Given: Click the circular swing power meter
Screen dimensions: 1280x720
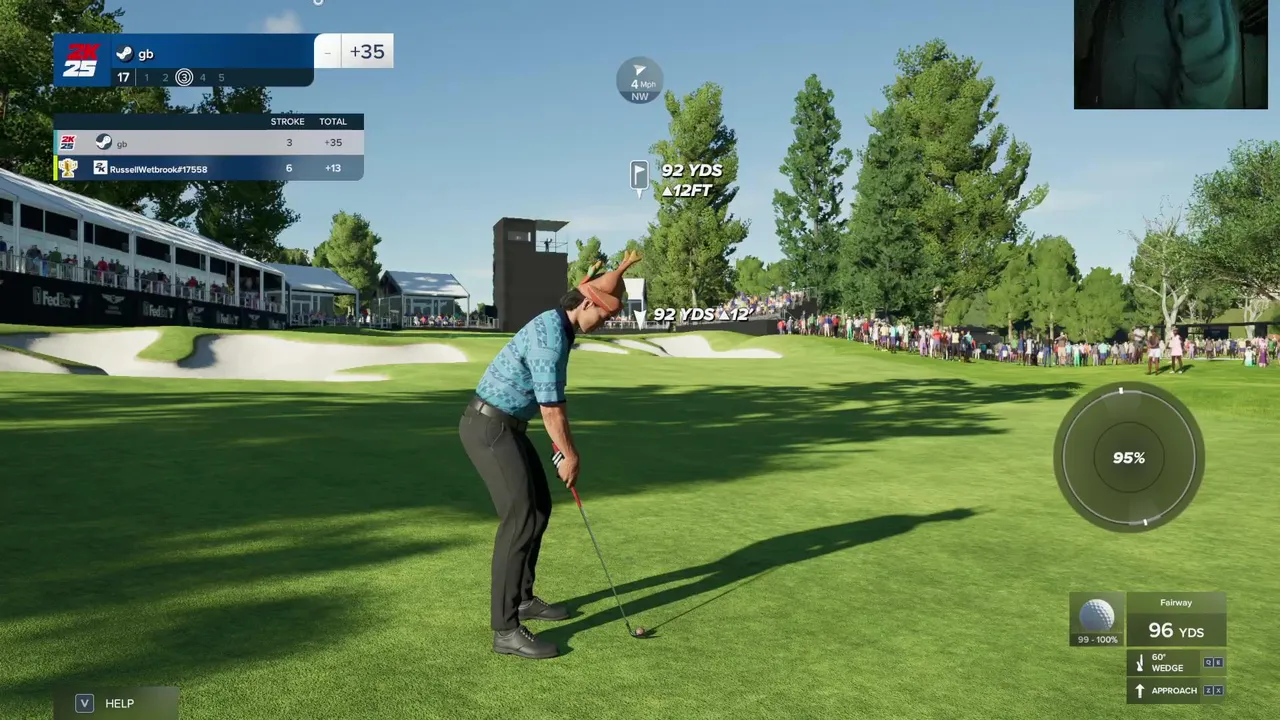Looking at the screenshot, I should [1128, 457].
